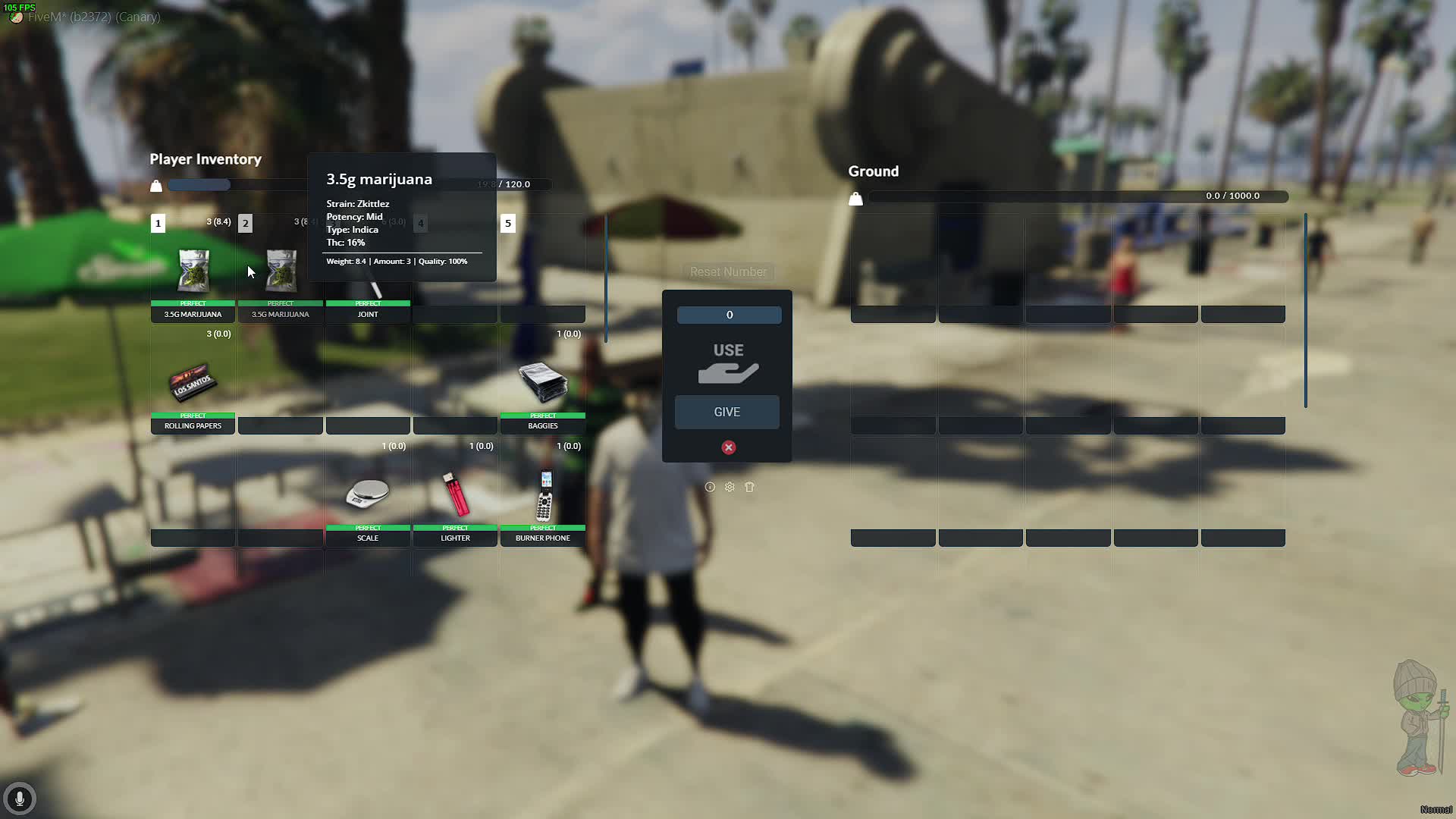Open the info circle icon
The image size is (1456, 819).
(710, 487)
